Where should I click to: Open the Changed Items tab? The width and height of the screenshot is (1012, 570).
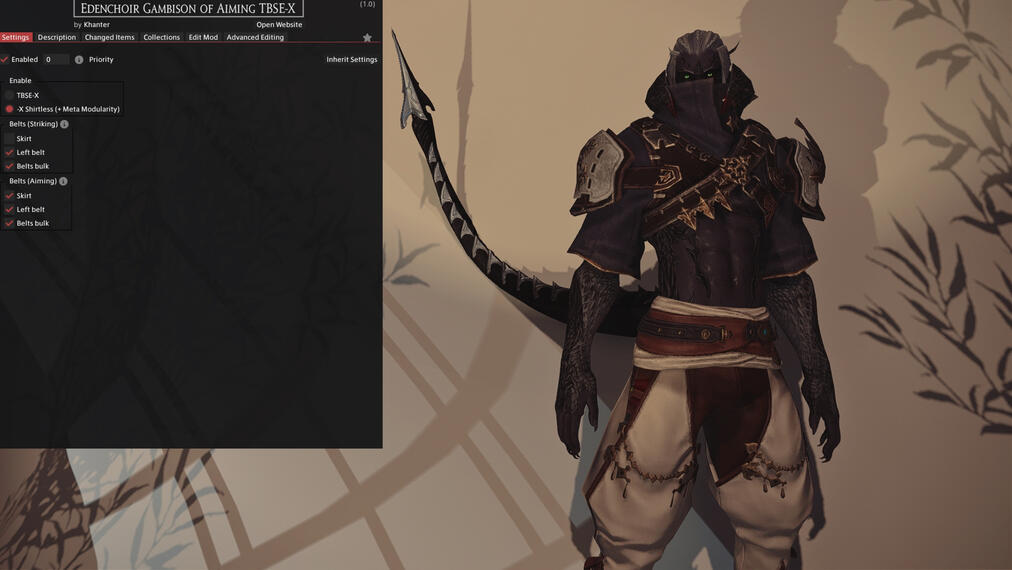click(109, 37)
